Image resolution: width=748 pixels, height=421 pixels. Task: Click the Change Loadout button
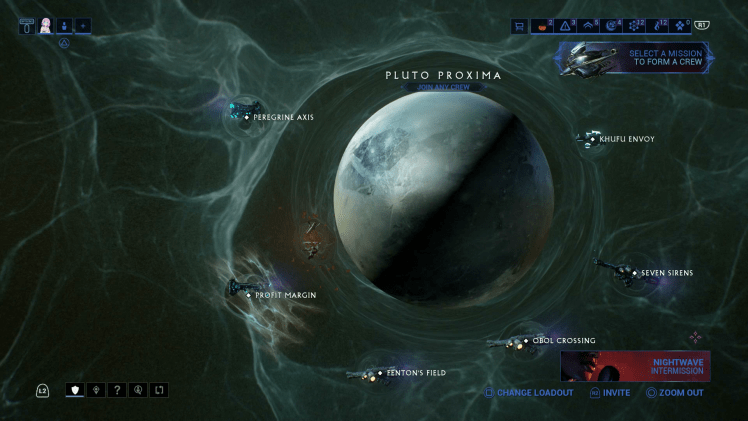click(529, 393)
